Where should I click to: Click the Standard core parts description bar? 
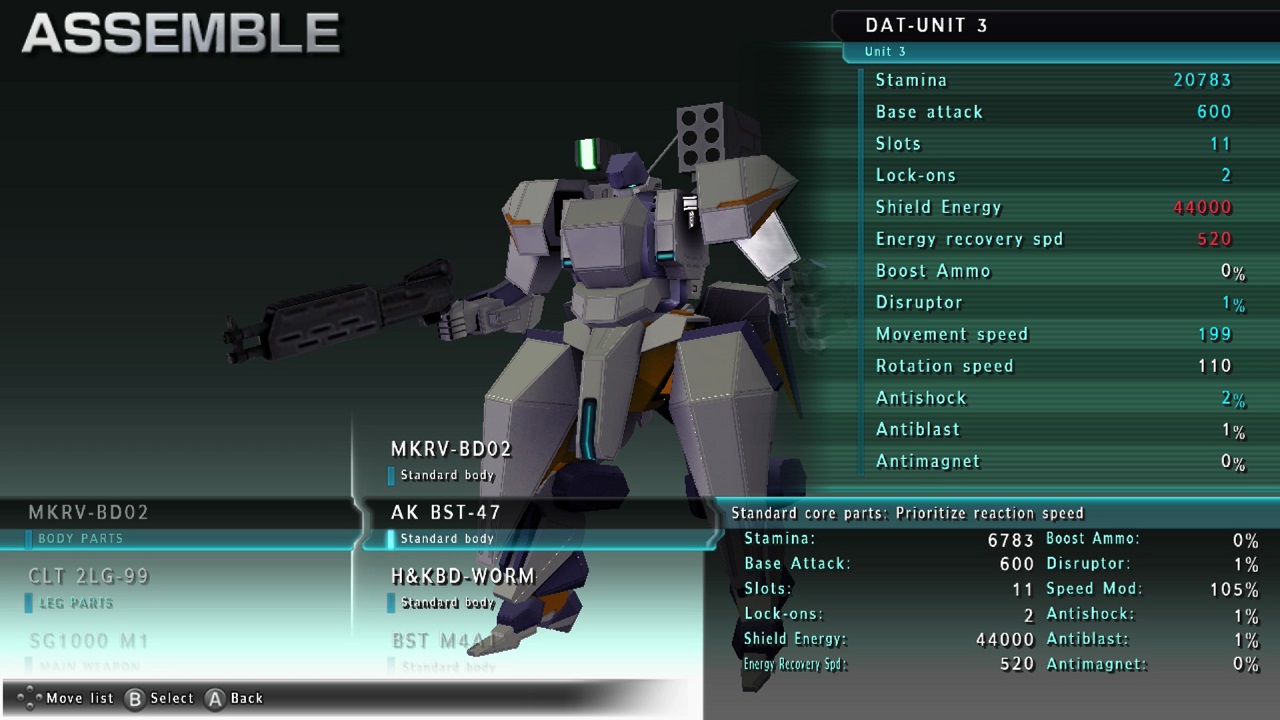click(x=910, y=512)
